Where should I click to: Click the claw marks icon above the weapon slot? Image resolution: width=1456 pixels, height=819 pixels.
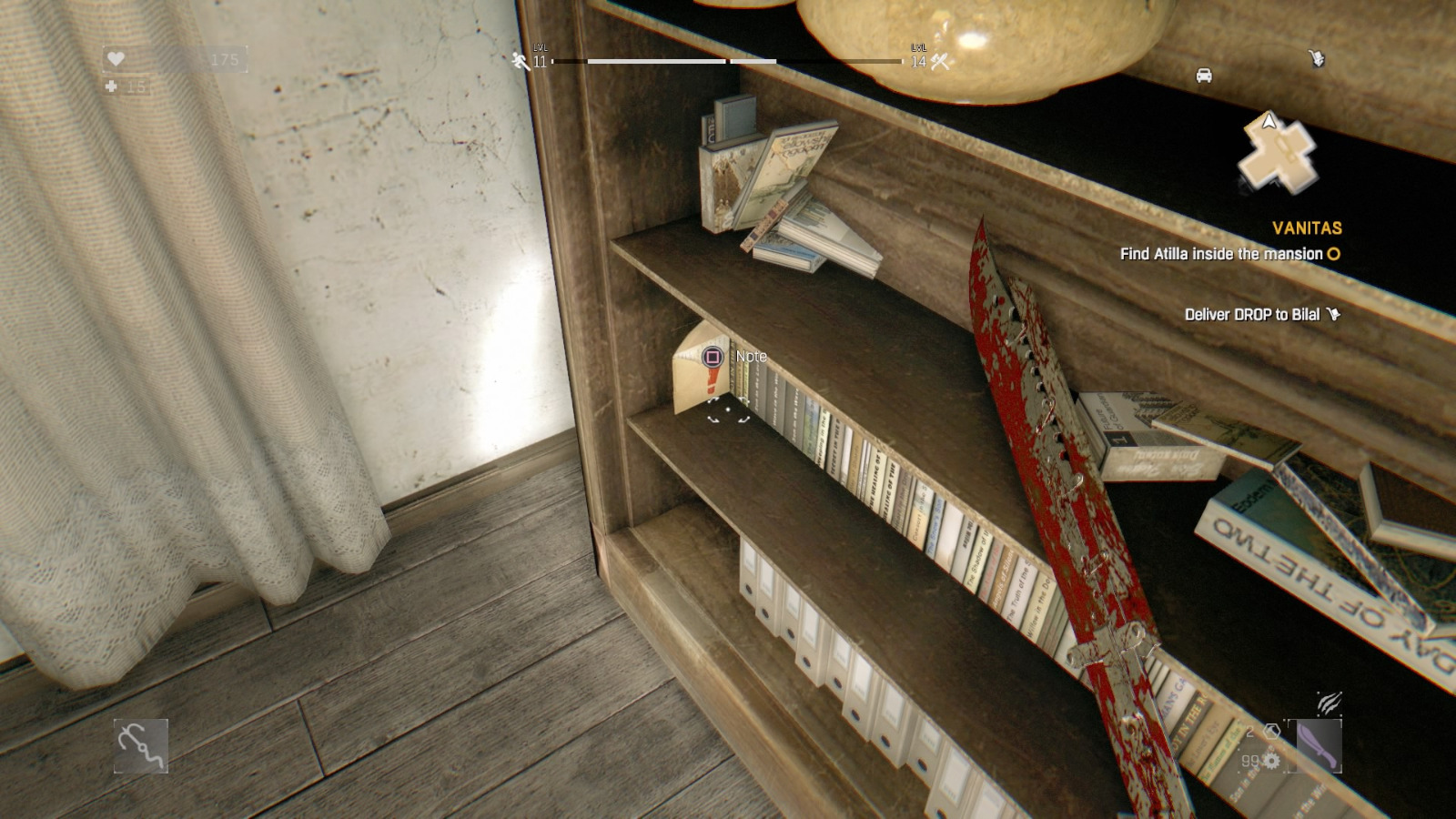pos(1330,703)
